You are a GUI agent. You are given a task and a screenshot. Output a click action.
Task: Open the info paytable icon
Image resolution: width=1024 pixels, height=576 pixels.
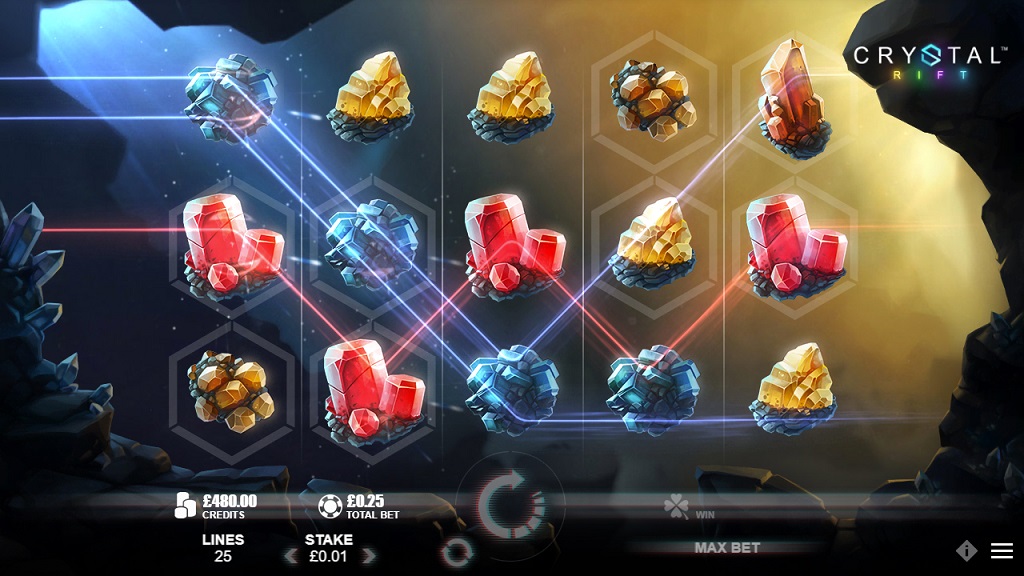[966, 550]
